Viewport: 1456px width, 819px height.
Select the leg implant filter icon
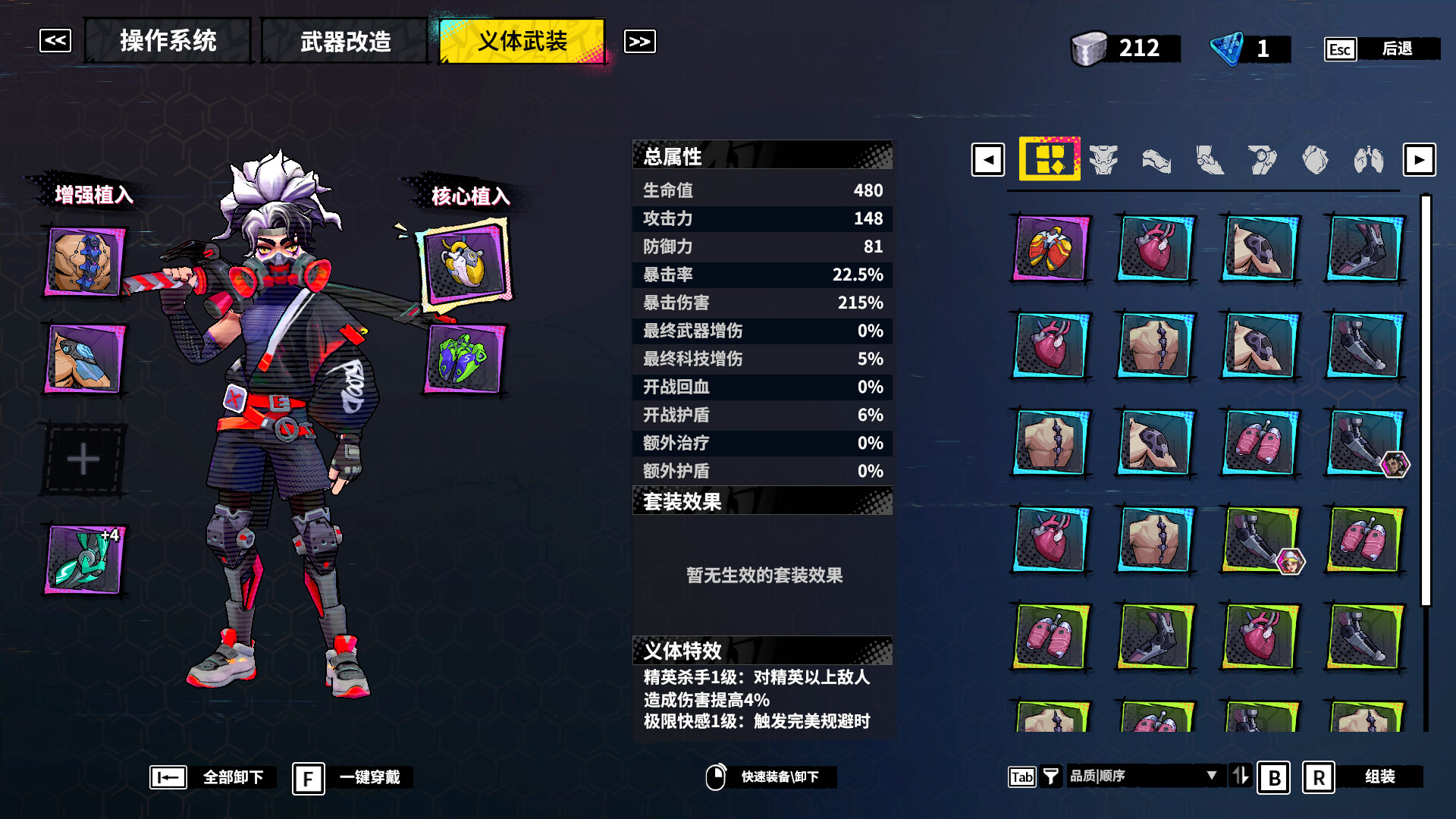1209,160
